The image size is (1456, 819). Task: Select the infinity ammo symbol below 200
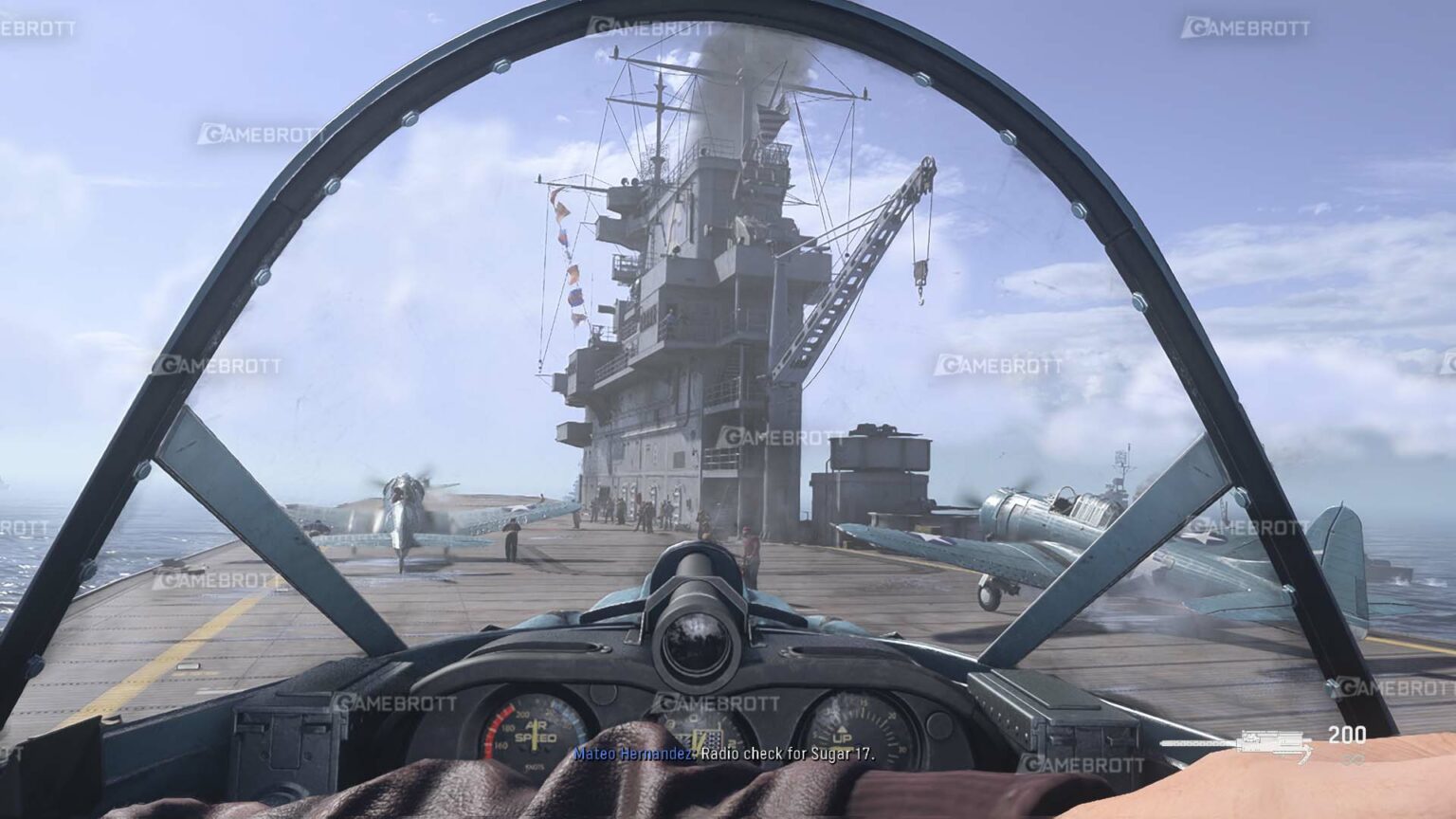point(1353,759)
